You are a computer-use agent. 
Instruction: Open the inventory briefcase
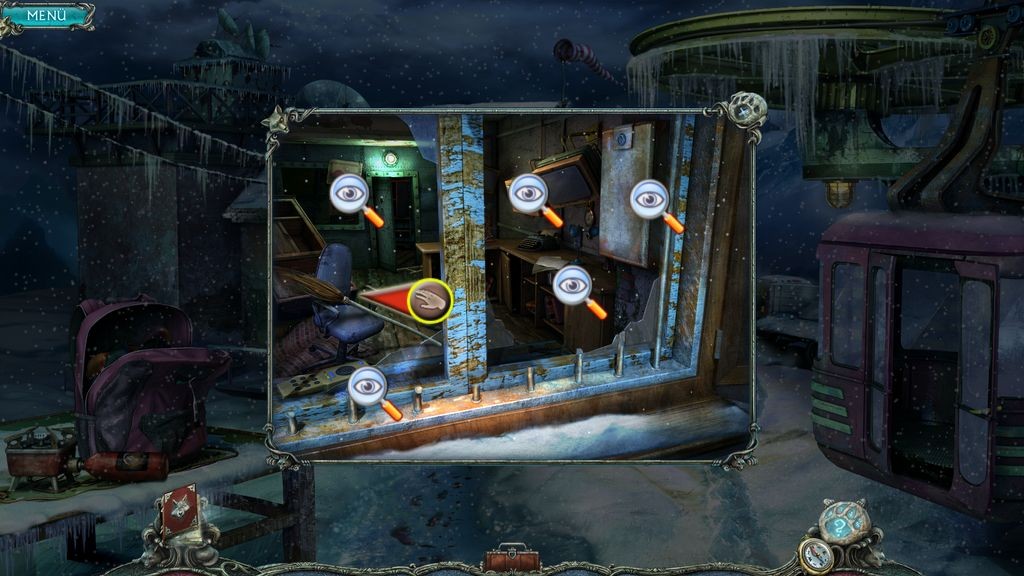(510, 557)
